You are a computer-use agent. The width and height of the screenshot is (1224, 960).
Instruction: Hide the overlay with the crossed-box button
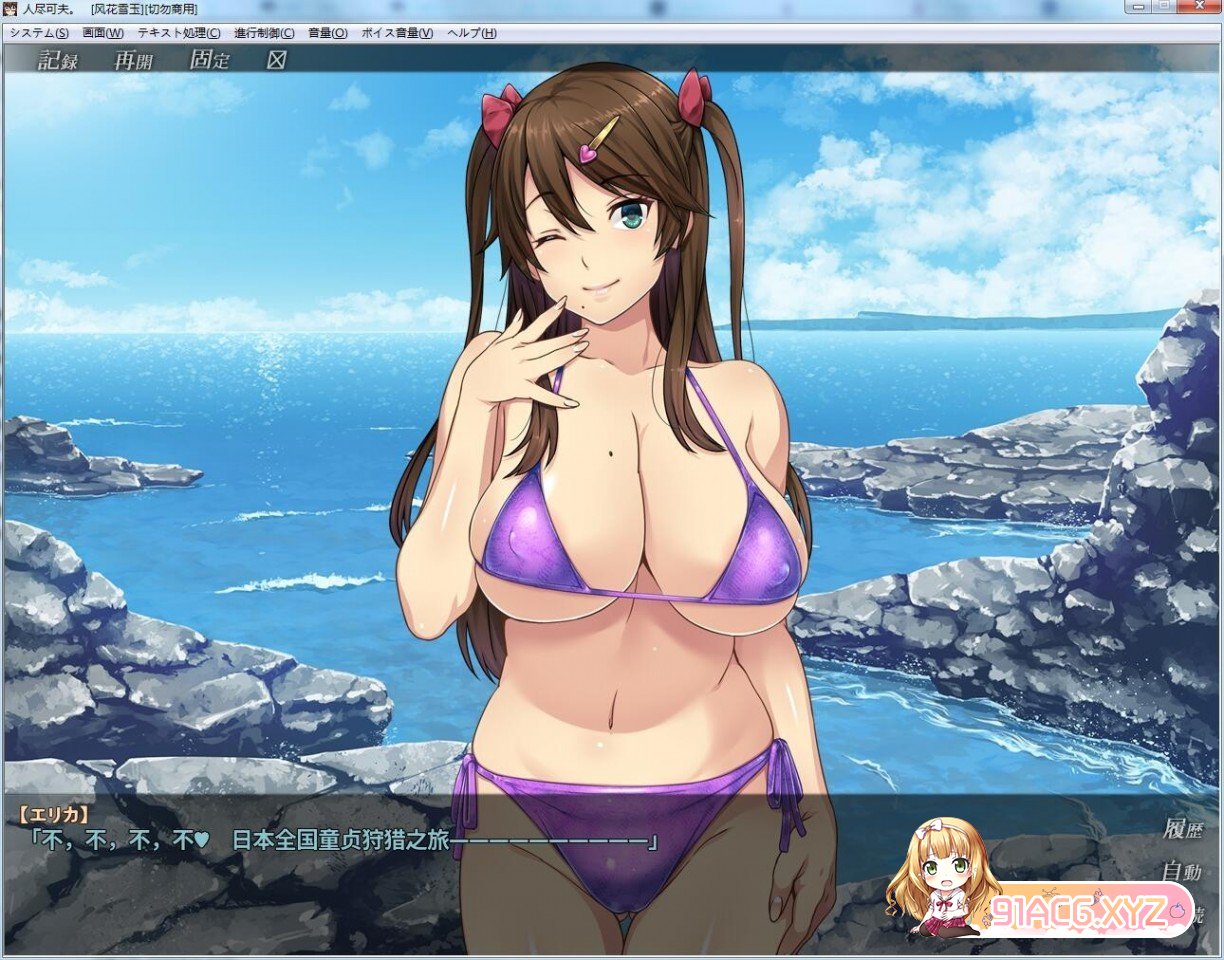tap(277, 60)
